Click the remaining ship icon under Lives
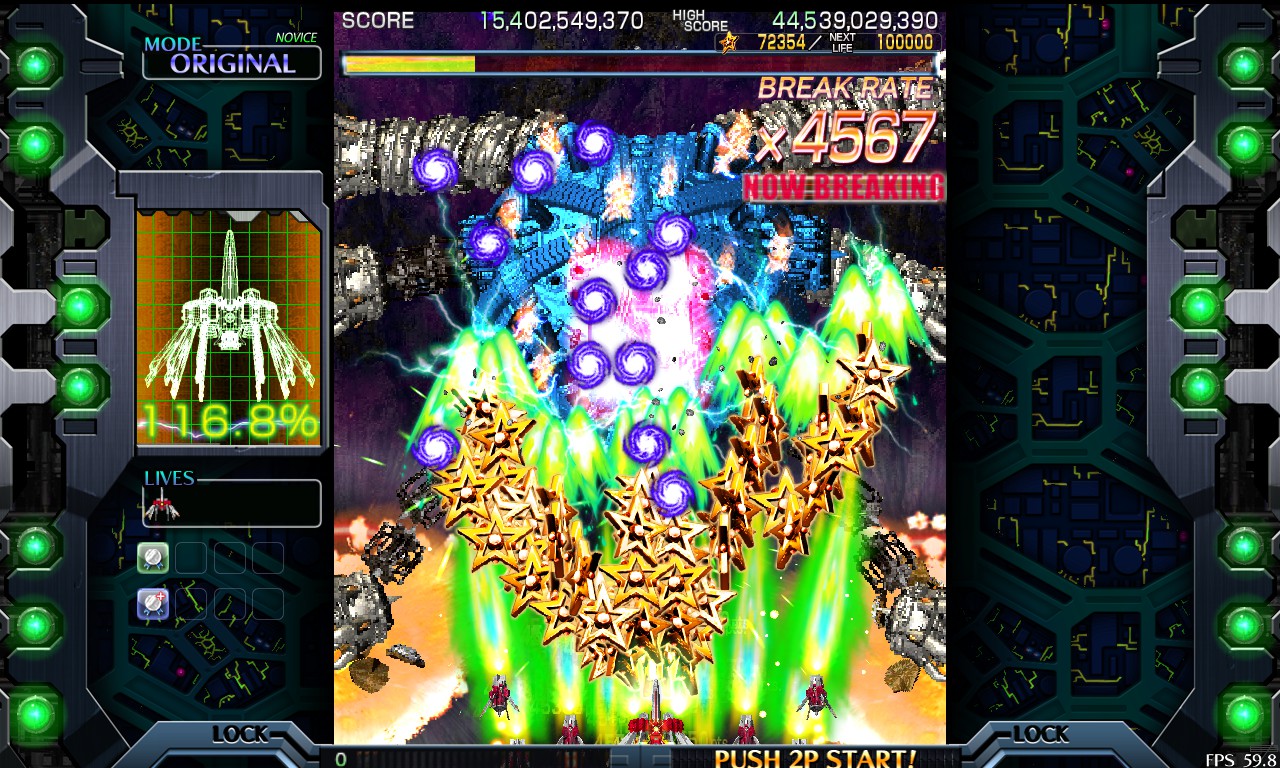The image size is (1280, 768). click(x=160, y=509)
